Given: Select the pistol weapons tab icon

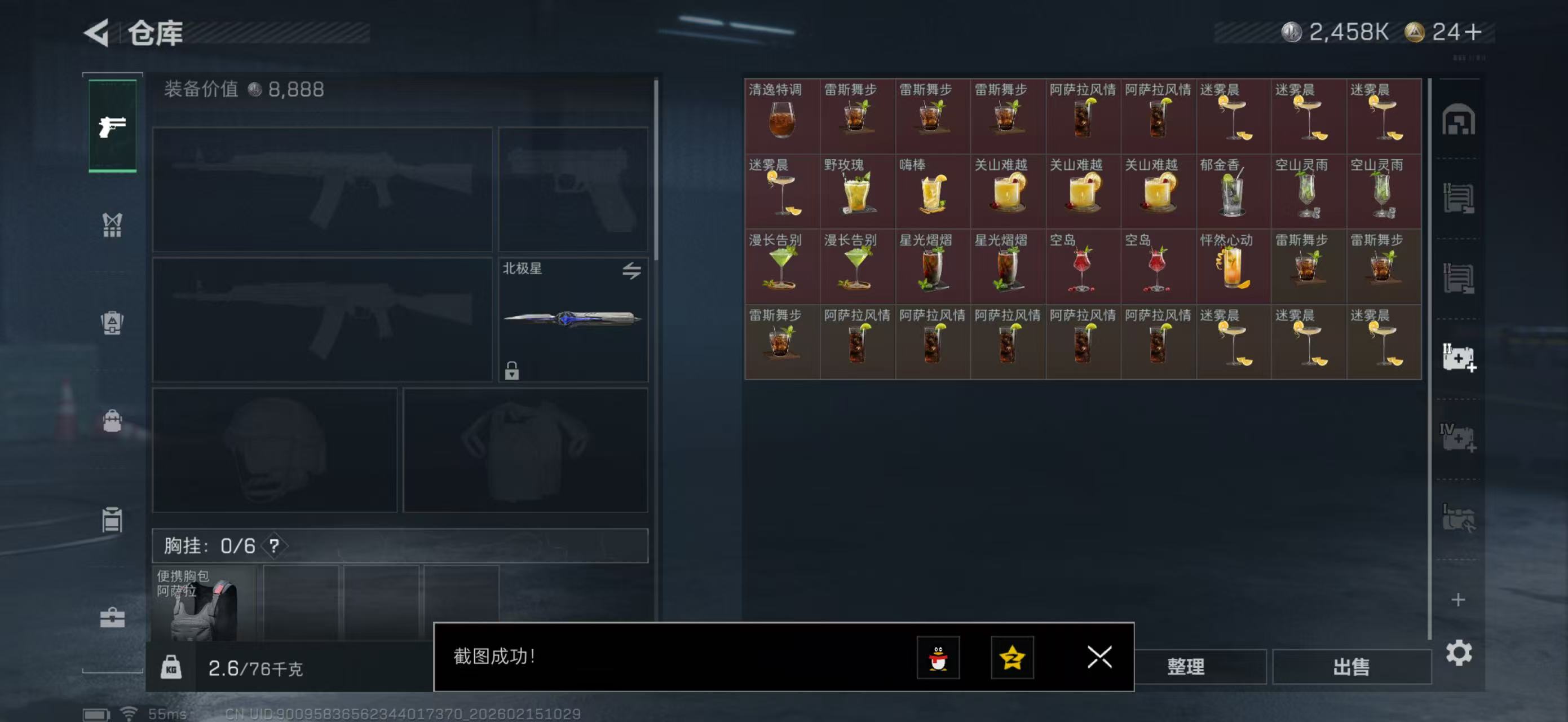Looking at the screenshot, I should tap(112, 126).
